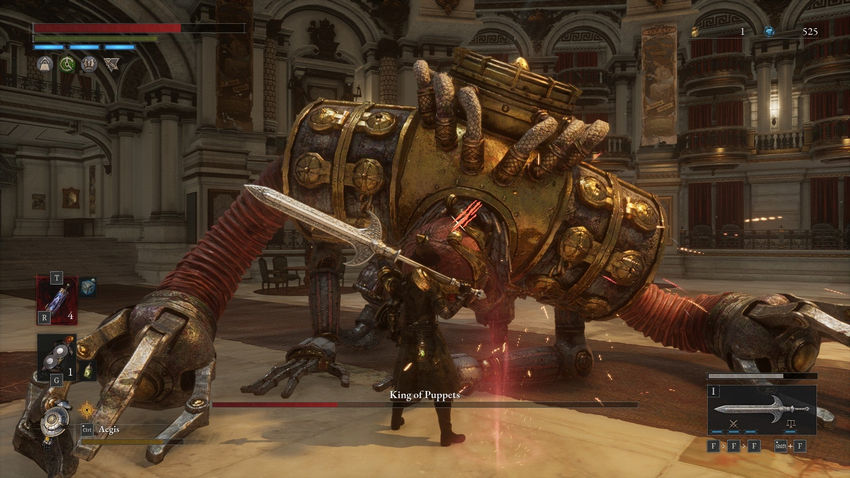Select the Pulse Cell belt item slot
The image size is (850, 478).
56,298
